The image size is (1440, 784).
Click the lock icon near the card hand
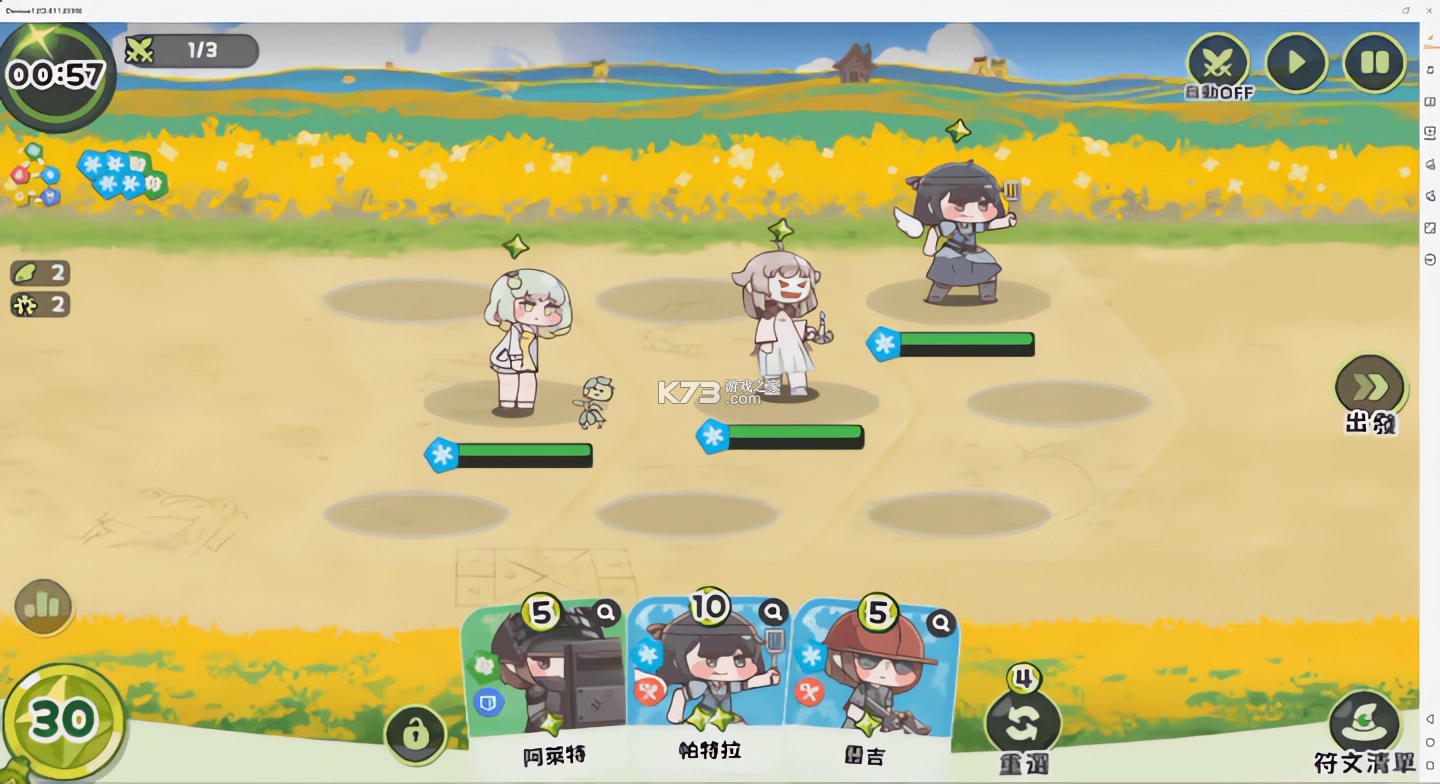(x=416, y=733)
